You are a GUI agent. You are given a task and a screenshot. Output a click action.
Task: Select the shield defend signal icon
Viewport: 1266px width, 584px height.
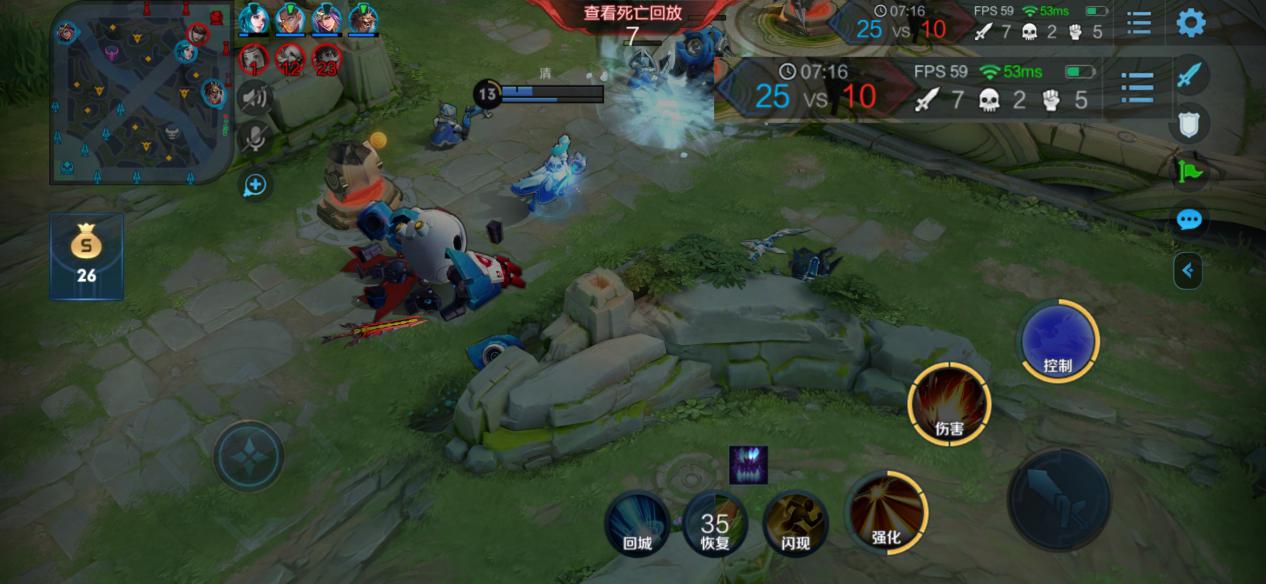pyautogui.click(x=1189, y=124)
